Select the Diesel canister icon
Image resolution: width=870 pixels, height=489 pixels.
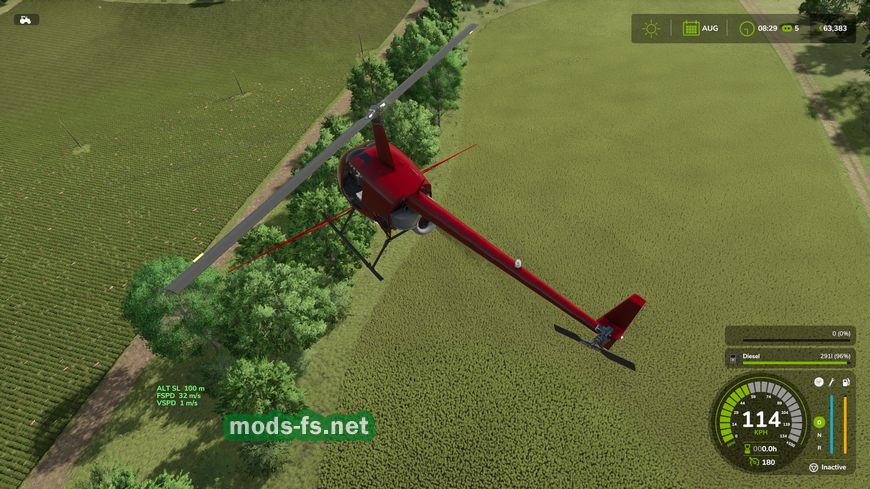(x=733, y=357)
